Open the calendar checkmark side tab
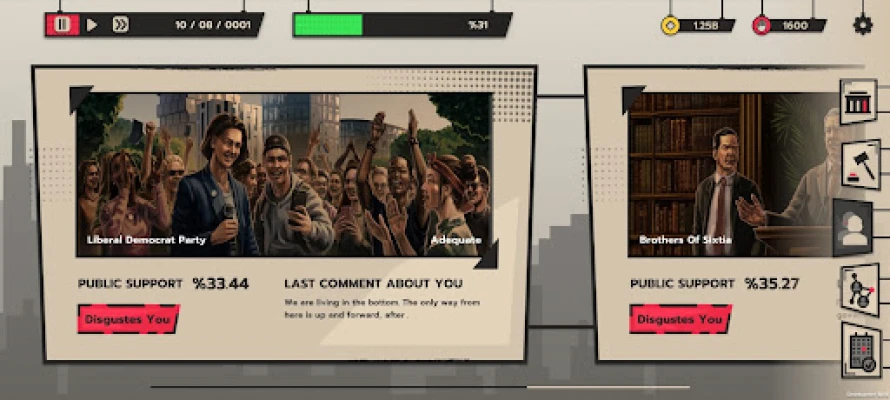This screenshot has width=890, height=400. [x=859, y=350]
